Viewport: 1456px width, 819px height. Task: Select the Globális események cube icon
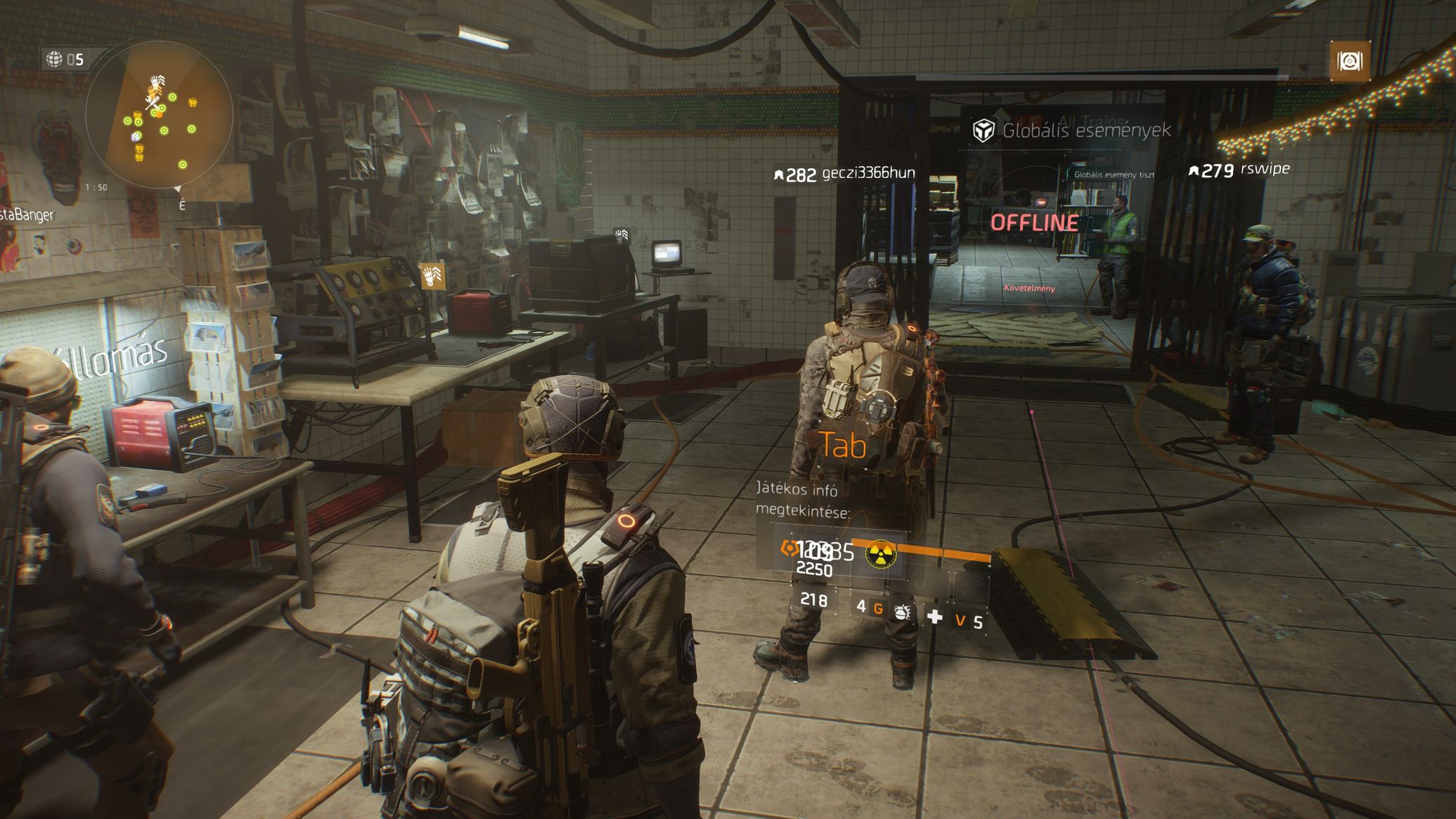coord(983,130)
